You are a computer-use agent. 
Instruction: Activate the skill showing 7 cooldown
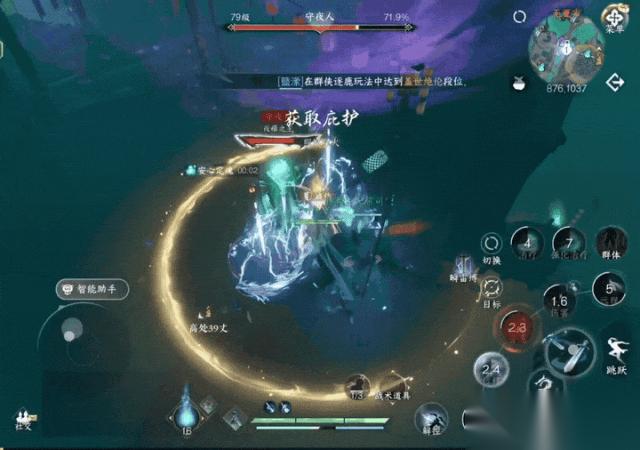569,243
